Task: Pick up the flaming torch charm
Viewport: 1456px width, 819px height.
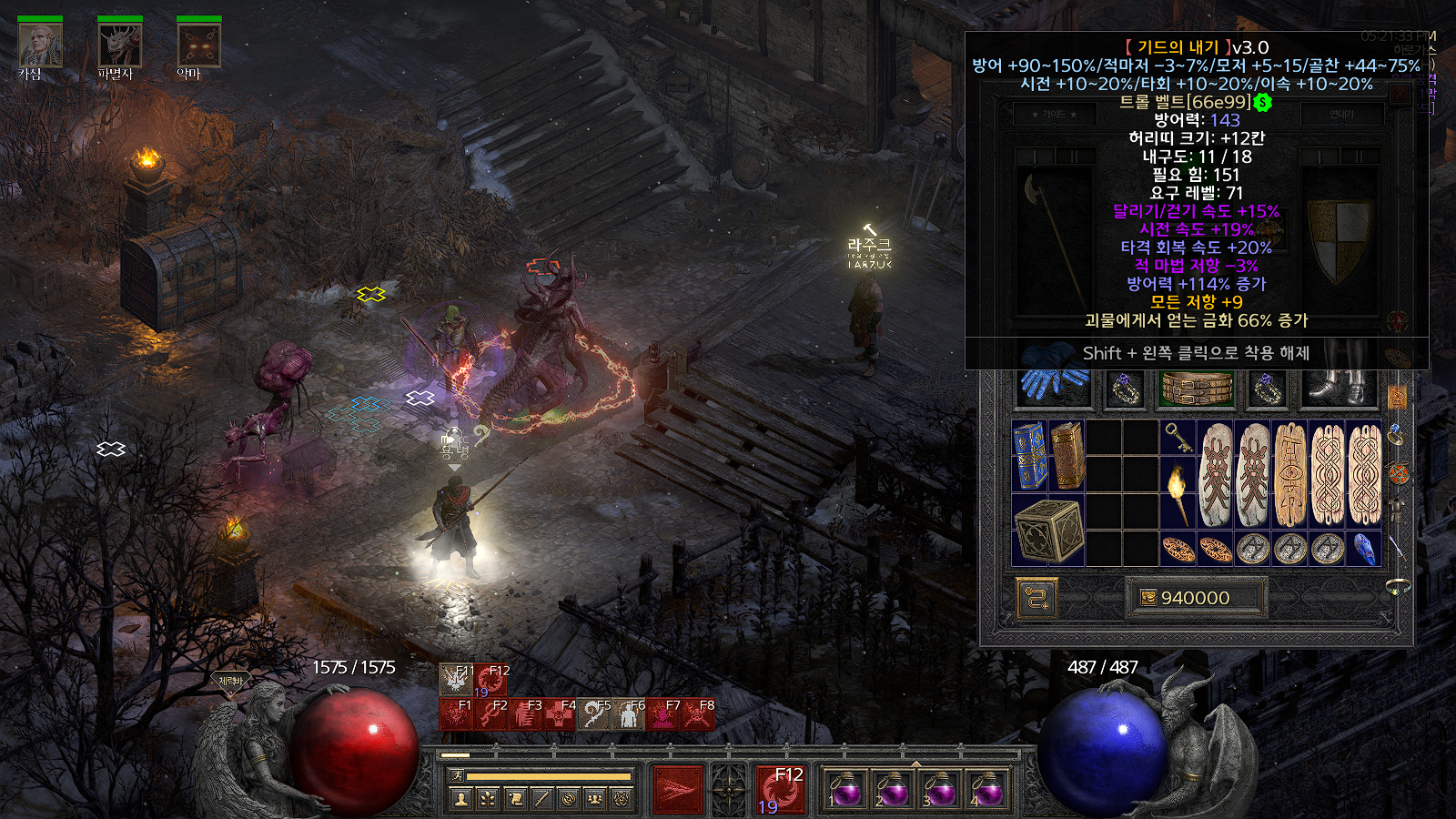Action: [x=1178, y=492]
